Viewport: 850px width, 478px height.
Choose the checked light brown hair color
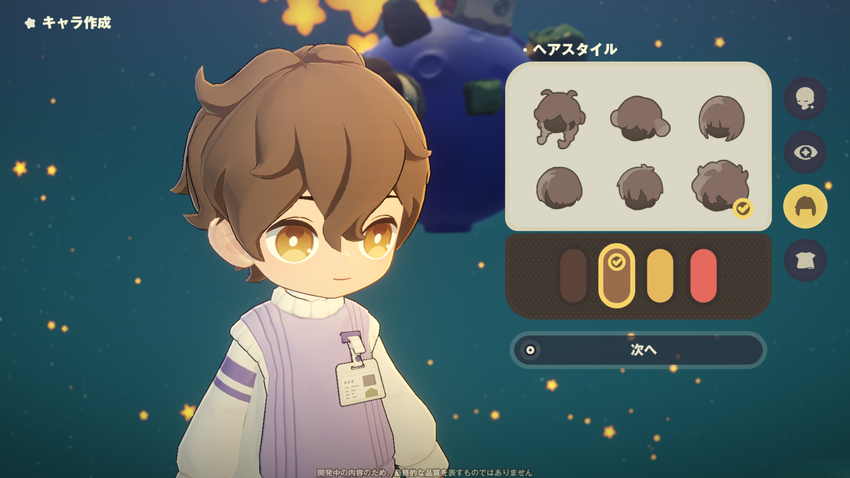coord(617,276)
